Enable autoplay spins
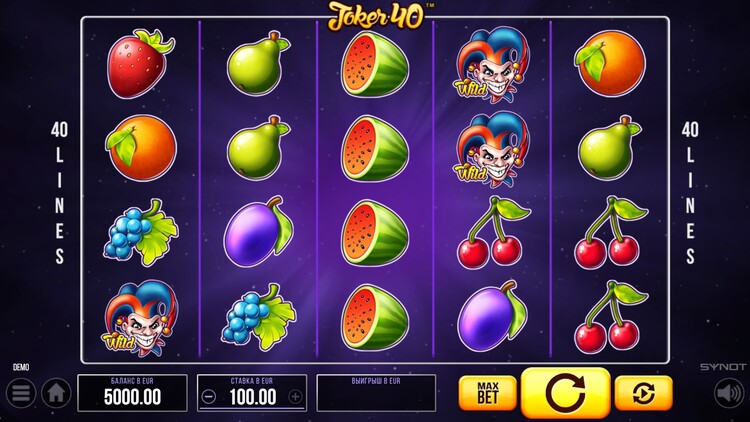 643,393
